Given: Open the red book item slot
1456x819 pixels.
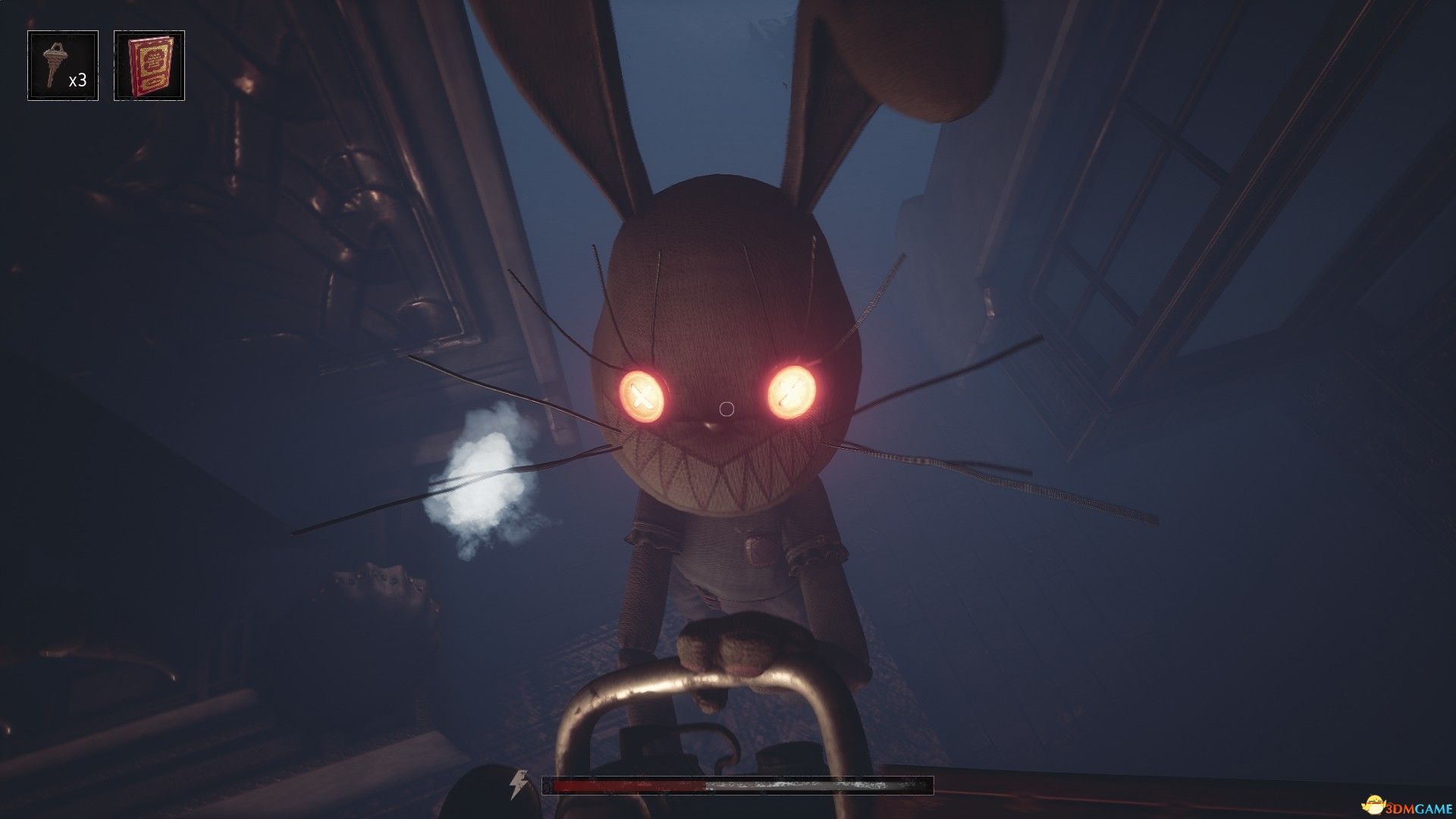Looking at the screenshot, I should pos(149,66).
